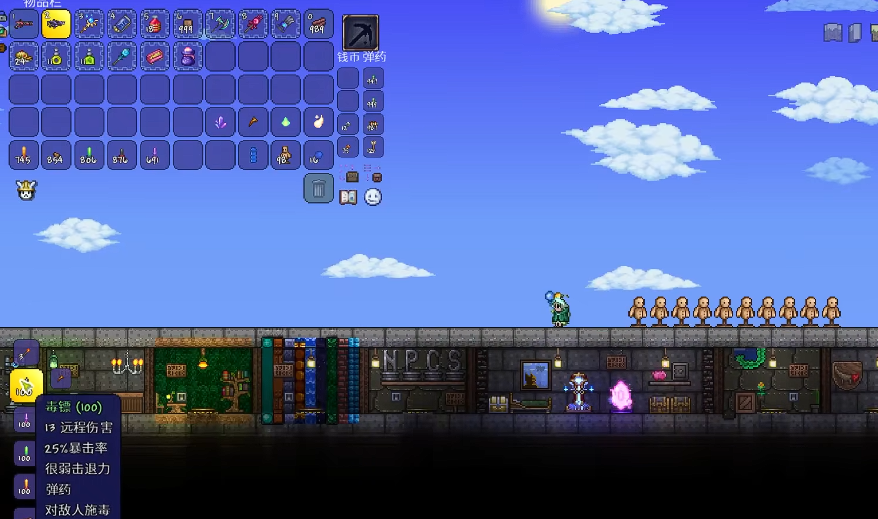Click the trash can slot
The image size is (878, 519).
point(318,187)
